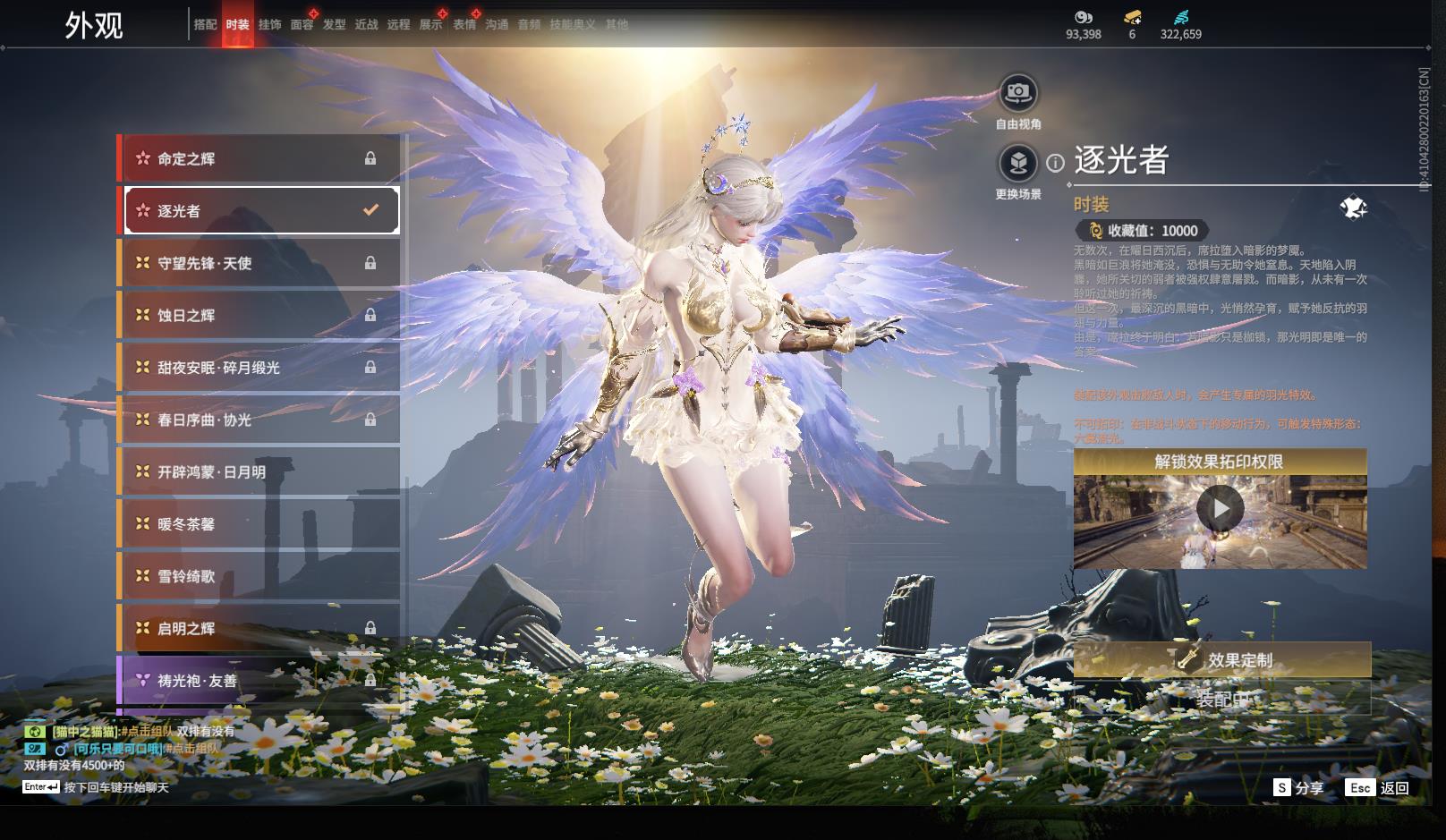Open 效果定制 effect customization
Screen dimensions: 1446x840
[x=1222, y=660]
